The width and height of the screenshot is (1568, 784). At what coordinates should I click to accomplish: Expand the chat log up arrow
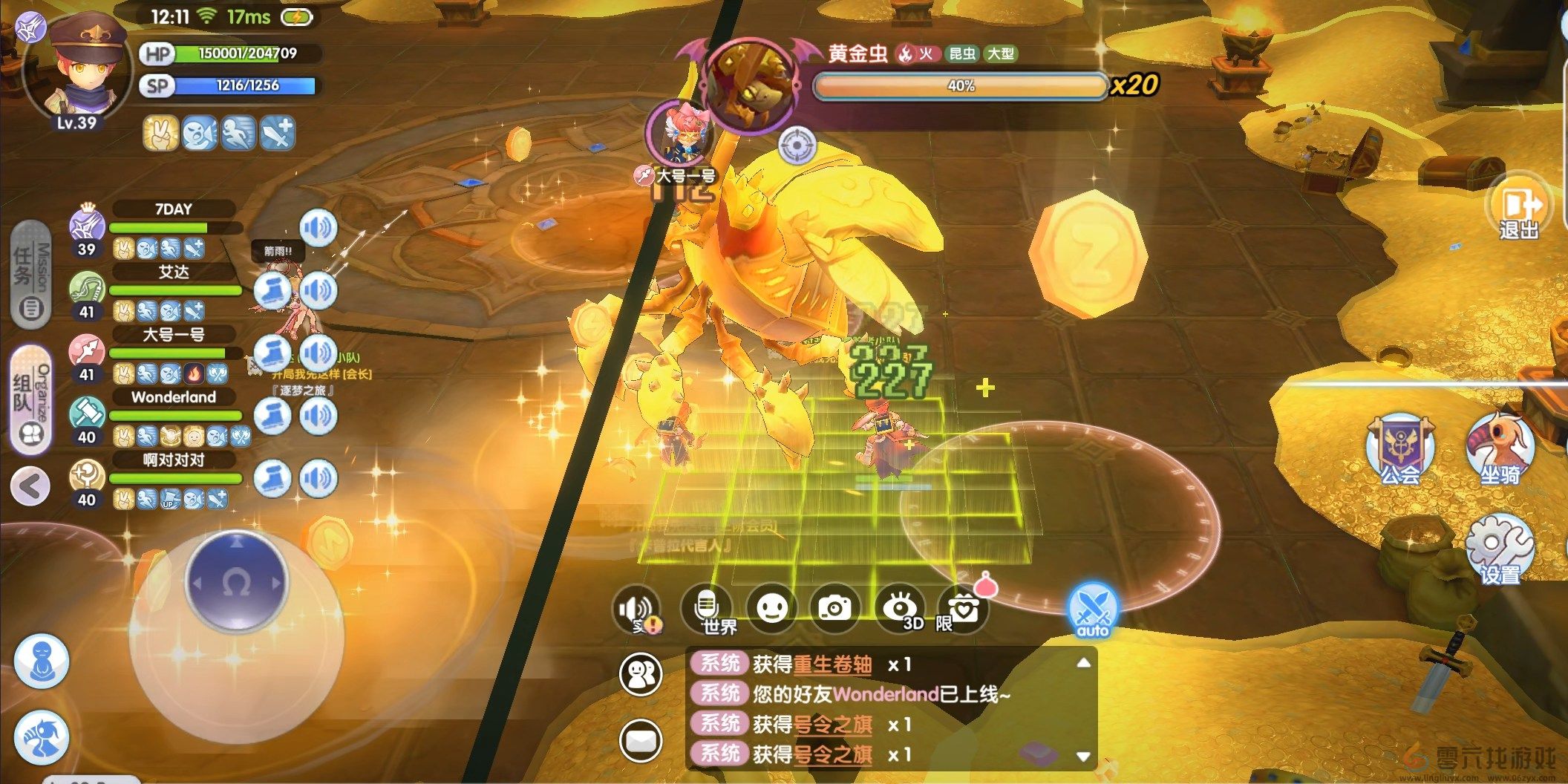pyautogui.click(x=1083, y=662)
